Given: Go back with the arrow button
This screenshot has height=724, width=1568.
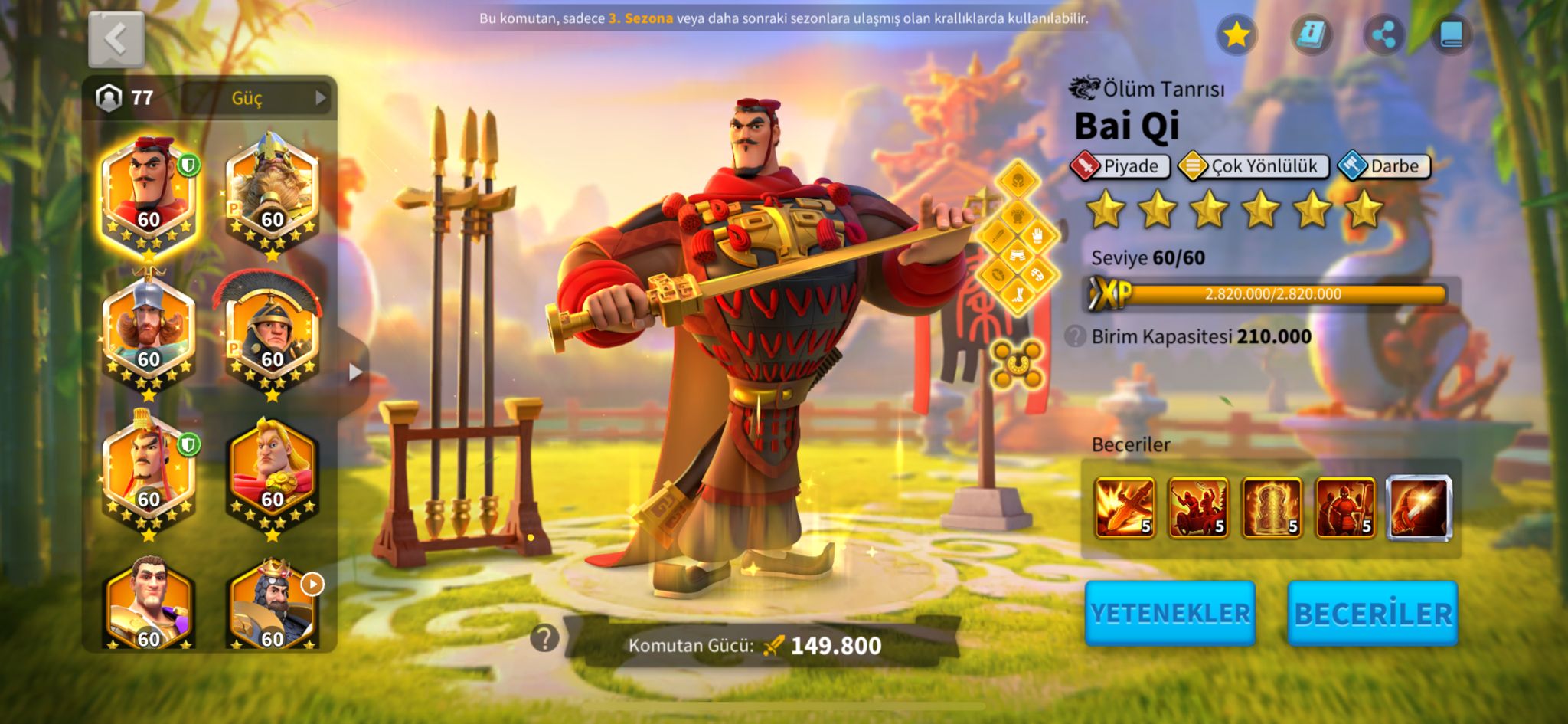Looking at the screenshot, I should 116,39.
